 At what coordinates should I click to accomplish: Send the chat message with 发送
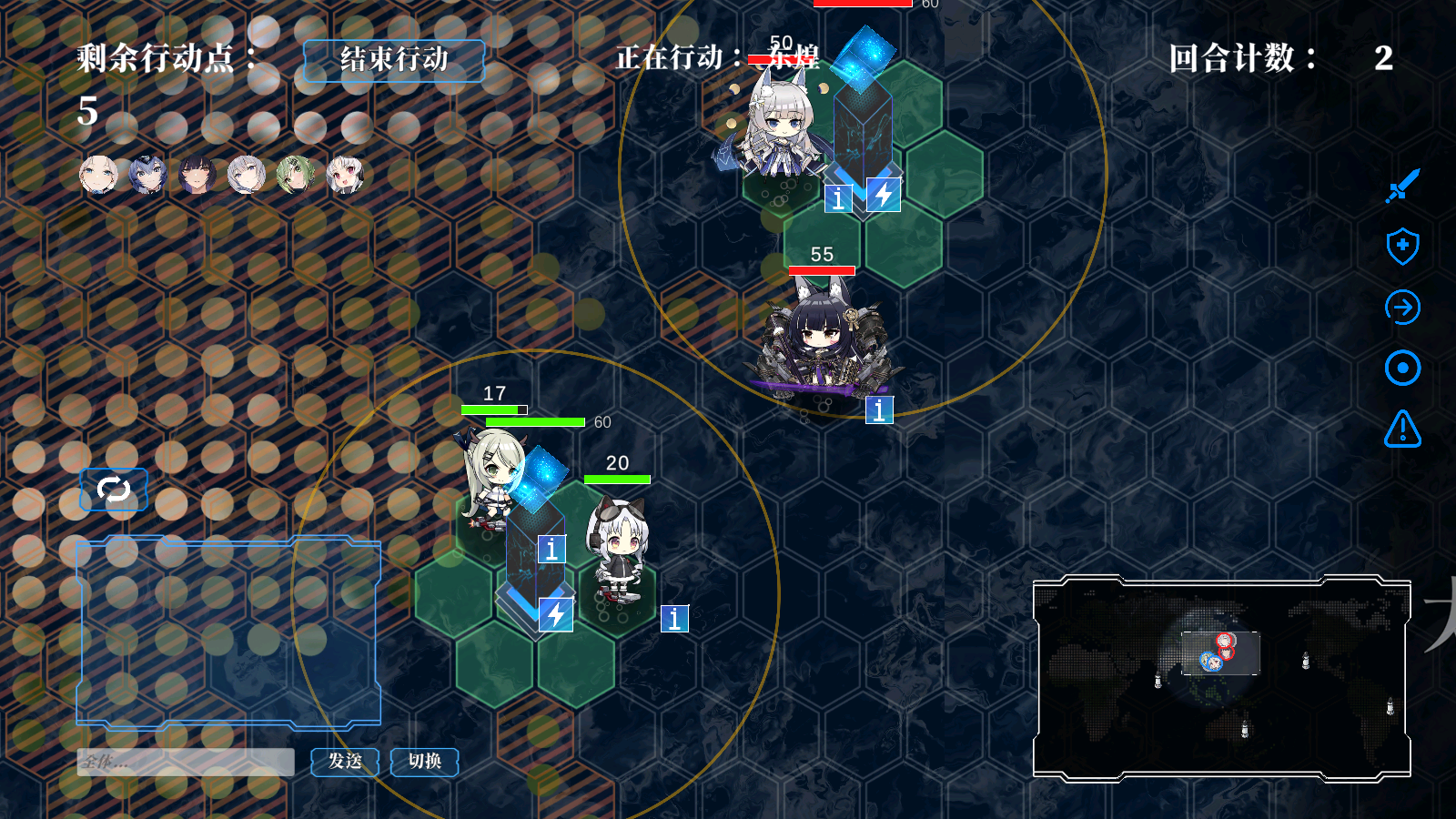[345, 762]
